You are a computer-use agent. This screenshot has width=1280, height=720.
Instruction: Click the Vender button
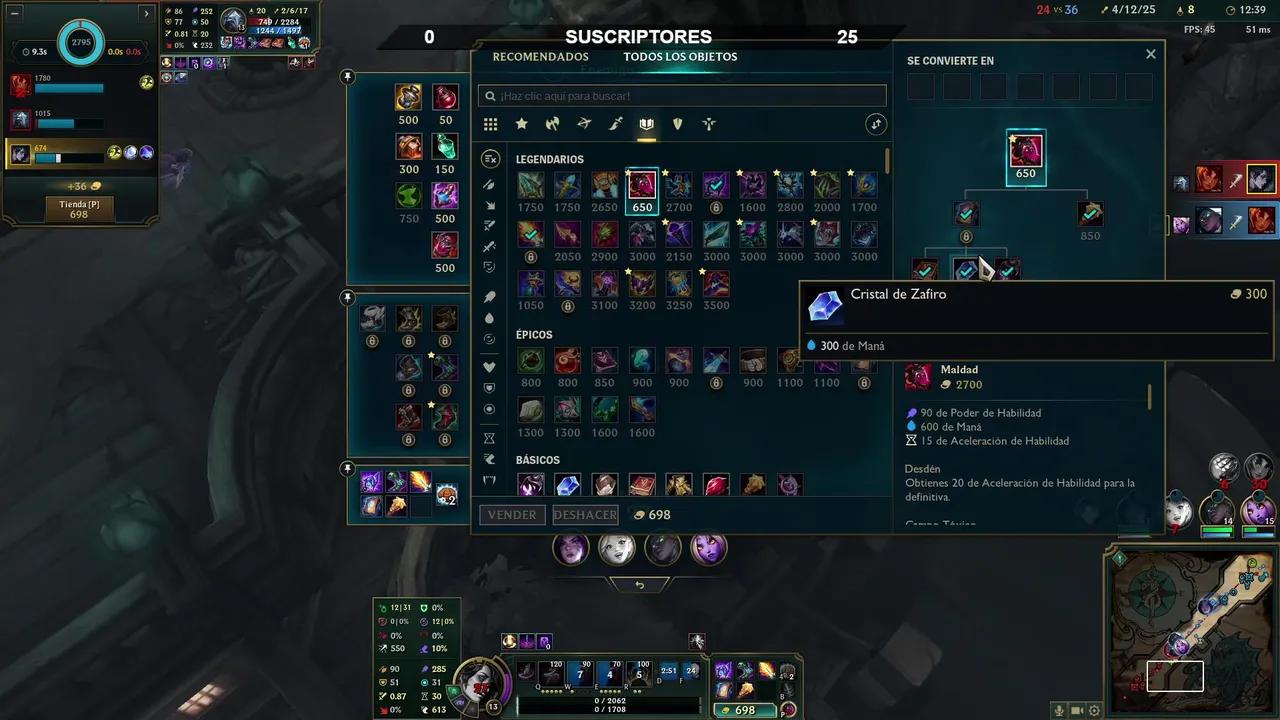pyautogui.click(x=512, y=515)
